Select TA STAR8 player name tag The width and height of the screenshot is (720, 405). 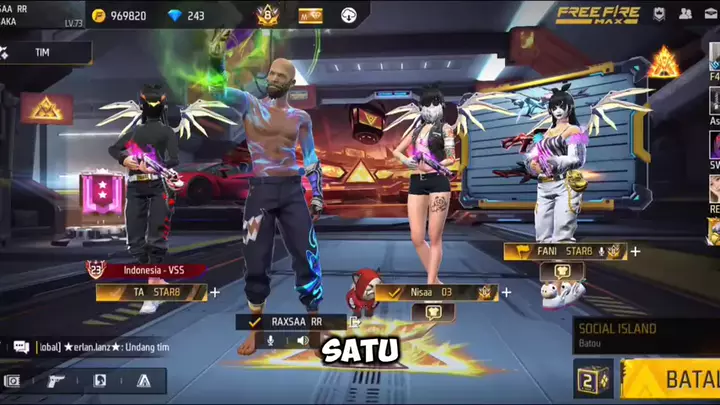(x=151, y=292)
